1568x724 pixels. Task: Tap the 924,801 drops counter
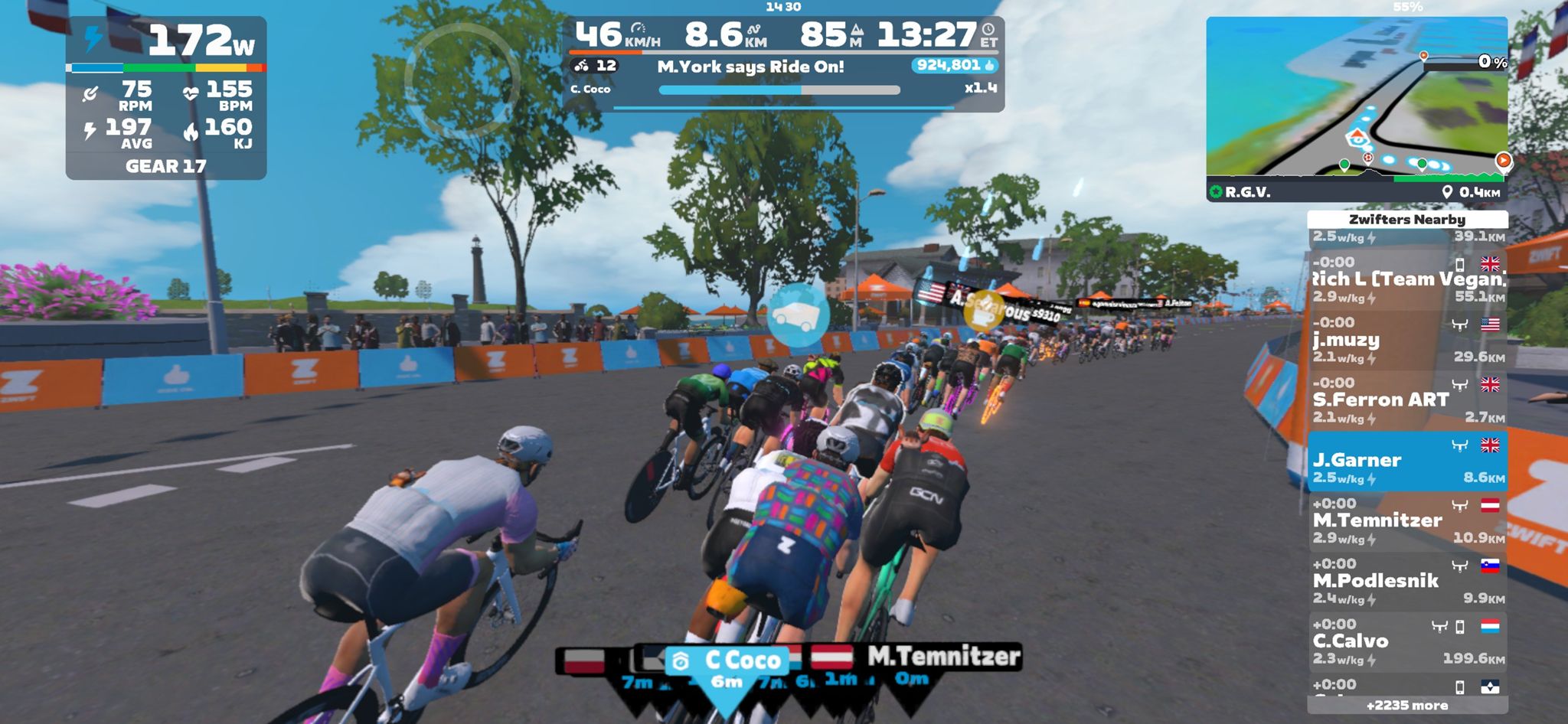coord(955,66)
